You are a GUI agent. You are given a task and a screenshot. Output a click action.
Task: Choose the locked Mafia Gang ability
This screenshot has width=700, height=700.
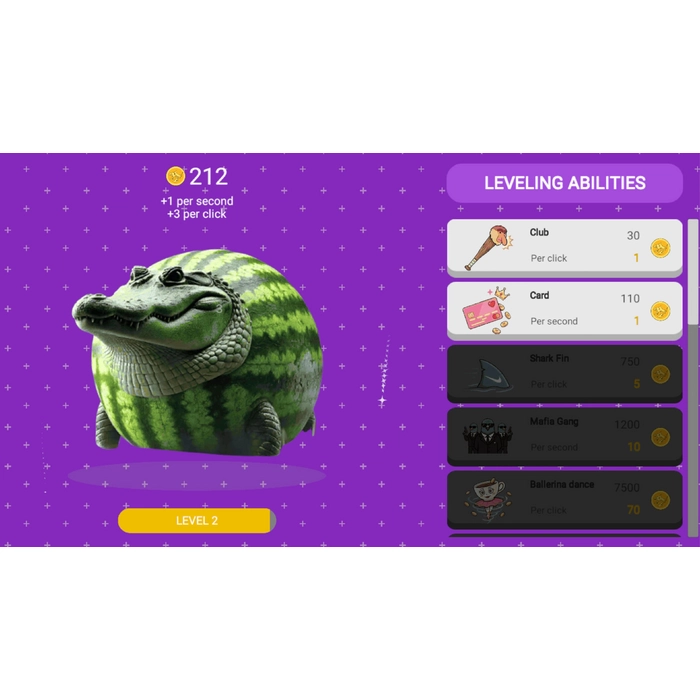pyautogui.click(x=564, y=435)
